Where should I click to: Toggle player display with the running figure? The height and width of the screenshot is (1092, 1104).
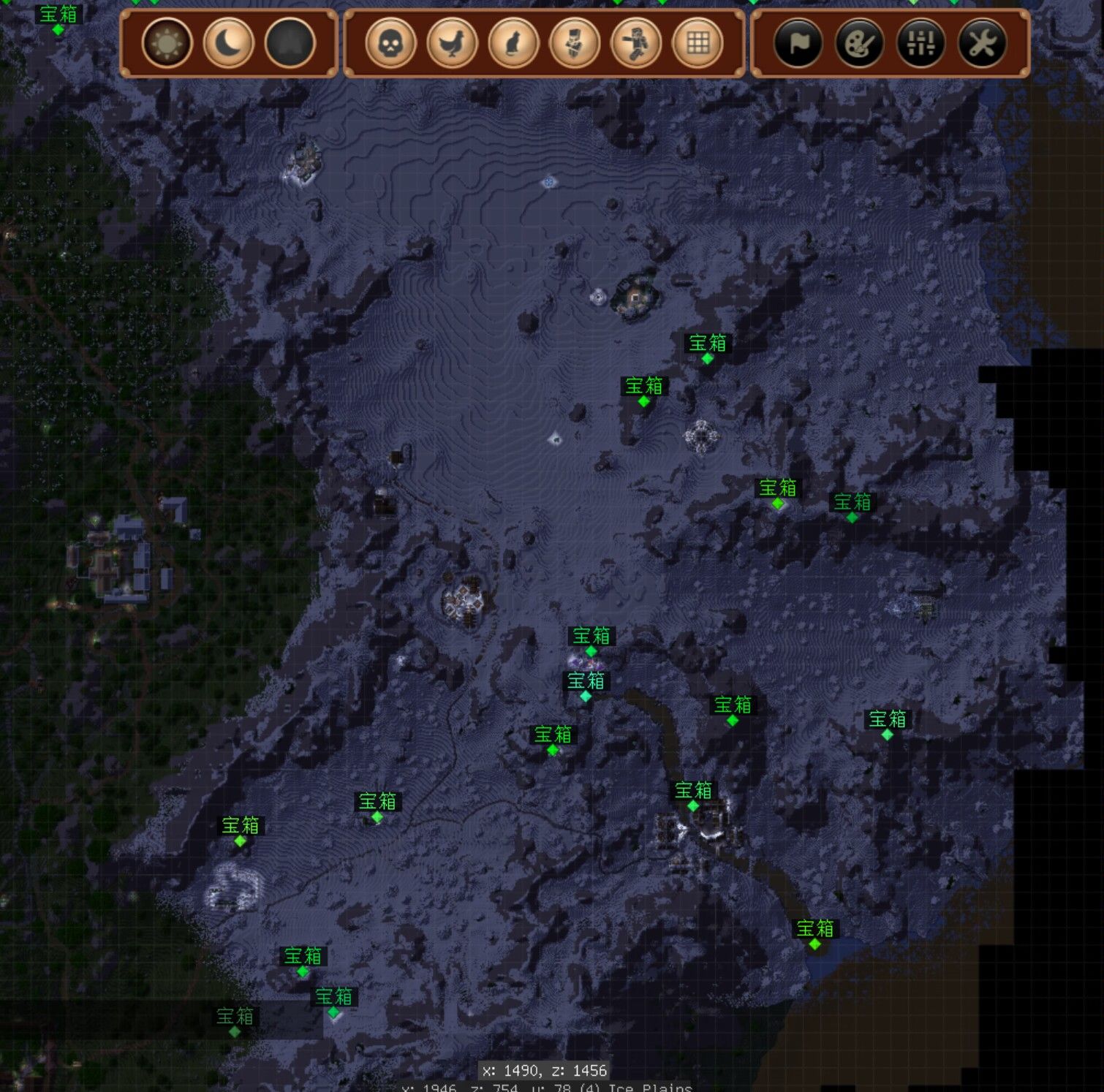[636, 43]
